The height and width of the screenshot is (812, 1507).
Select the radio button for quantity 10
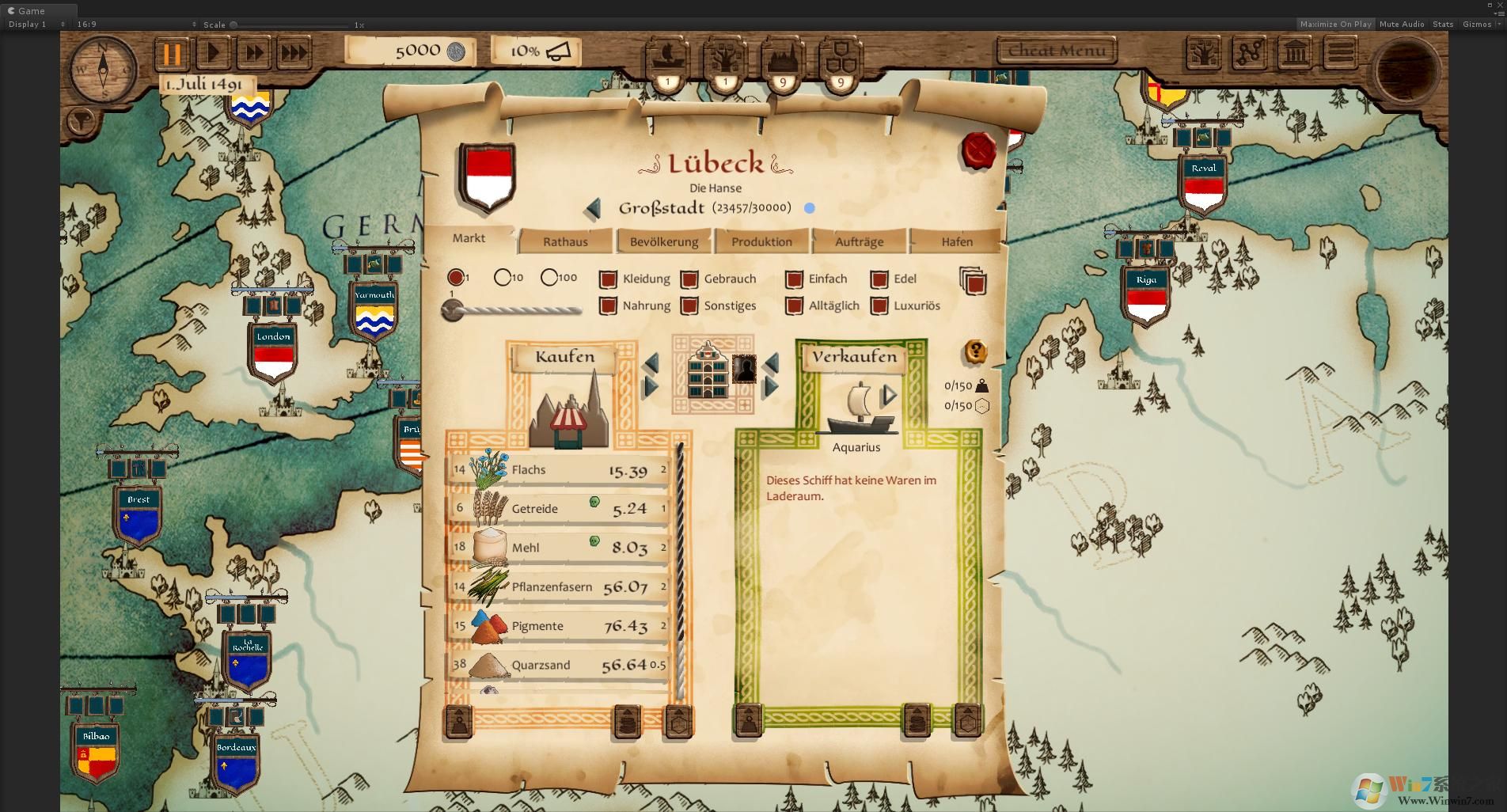504,277
